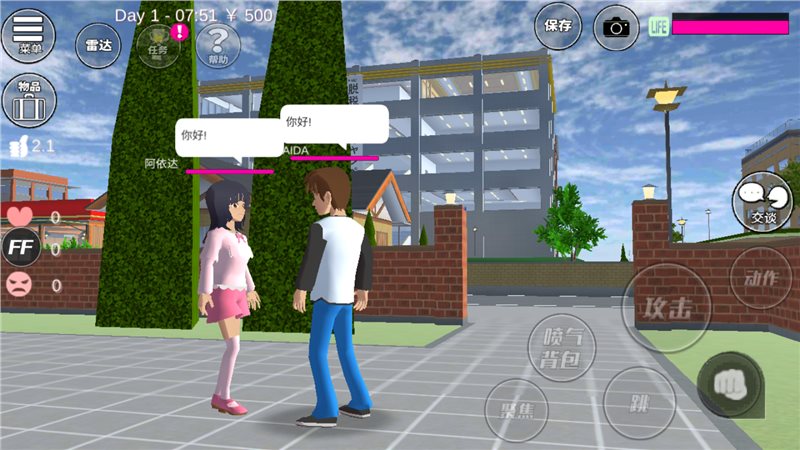Viewport: 800px width, 450px height.
Task: Start a 交谈 conversation
Action: pyautogui.click(x=761, y=202)
